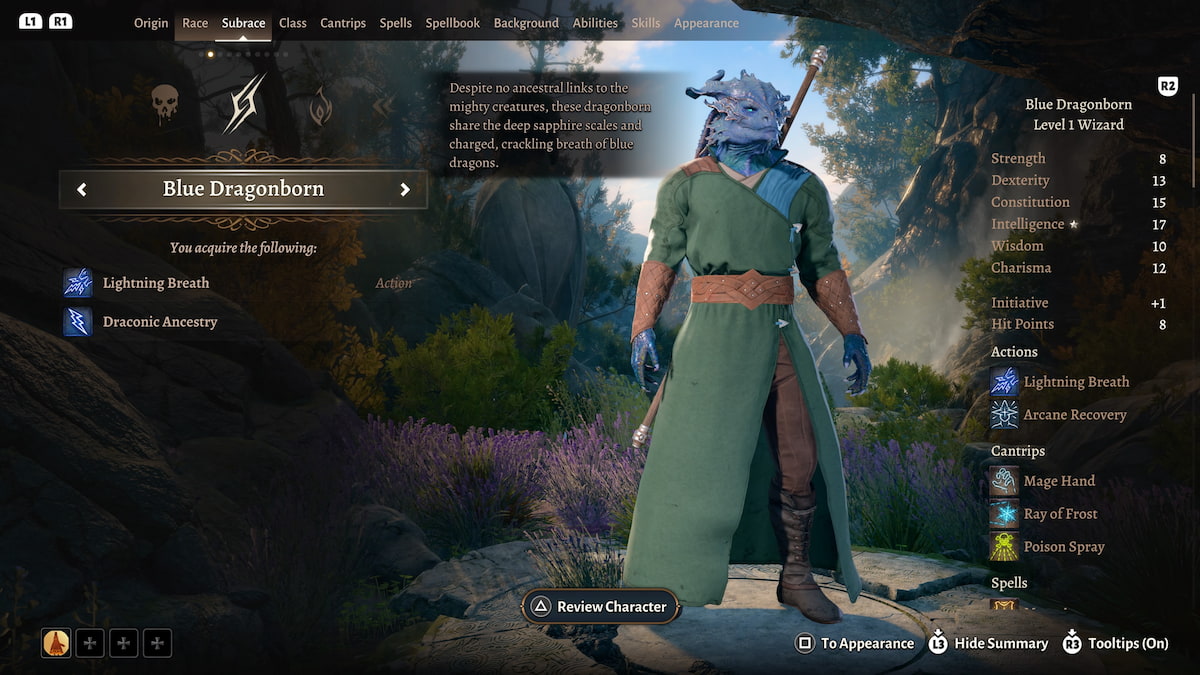Open the Spells tab
The width and height of the screenshot is (1200, 675).
(x=396, y=23)
